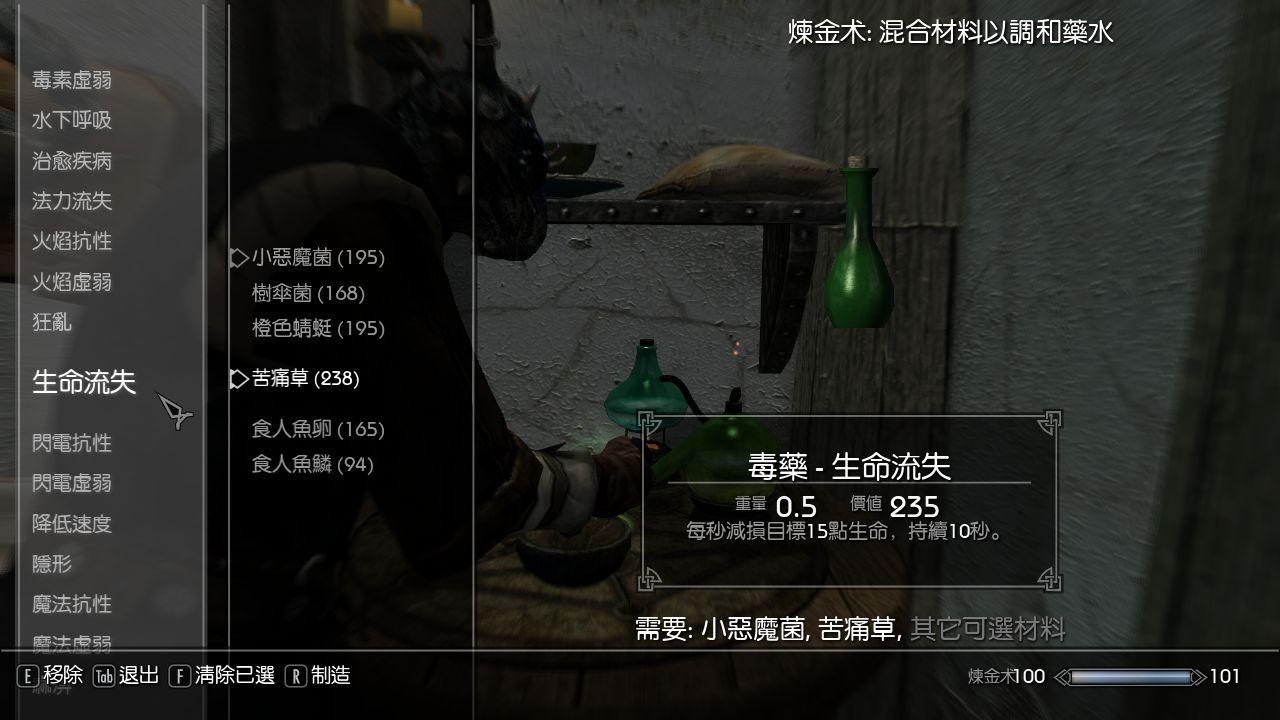Click the selection arrow marker beside 小惡魔菌
Viewport: 1280px width, 720px height.
(x=236, y=257)
